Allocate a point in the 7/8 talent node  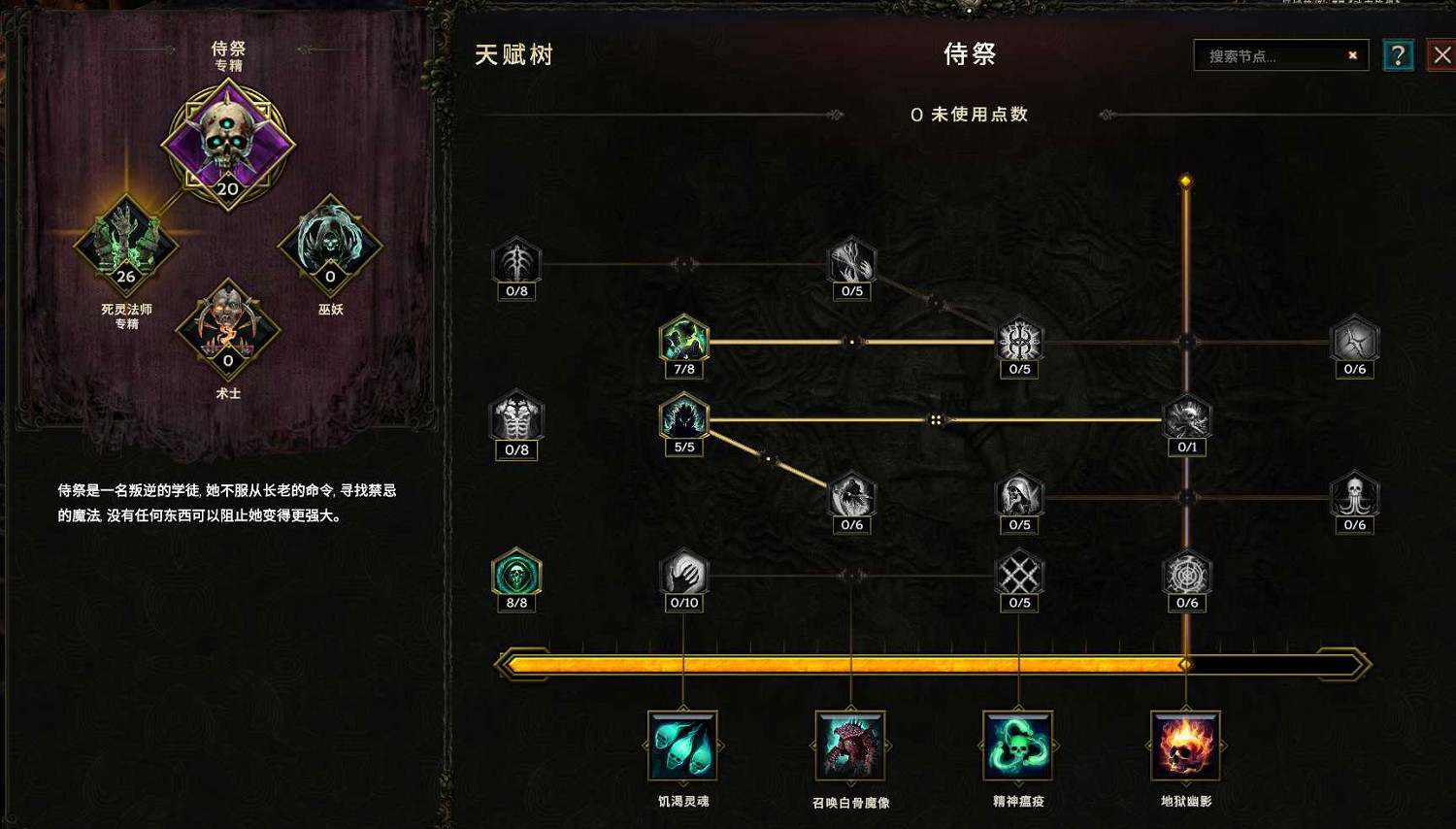(x=683, y=342)
